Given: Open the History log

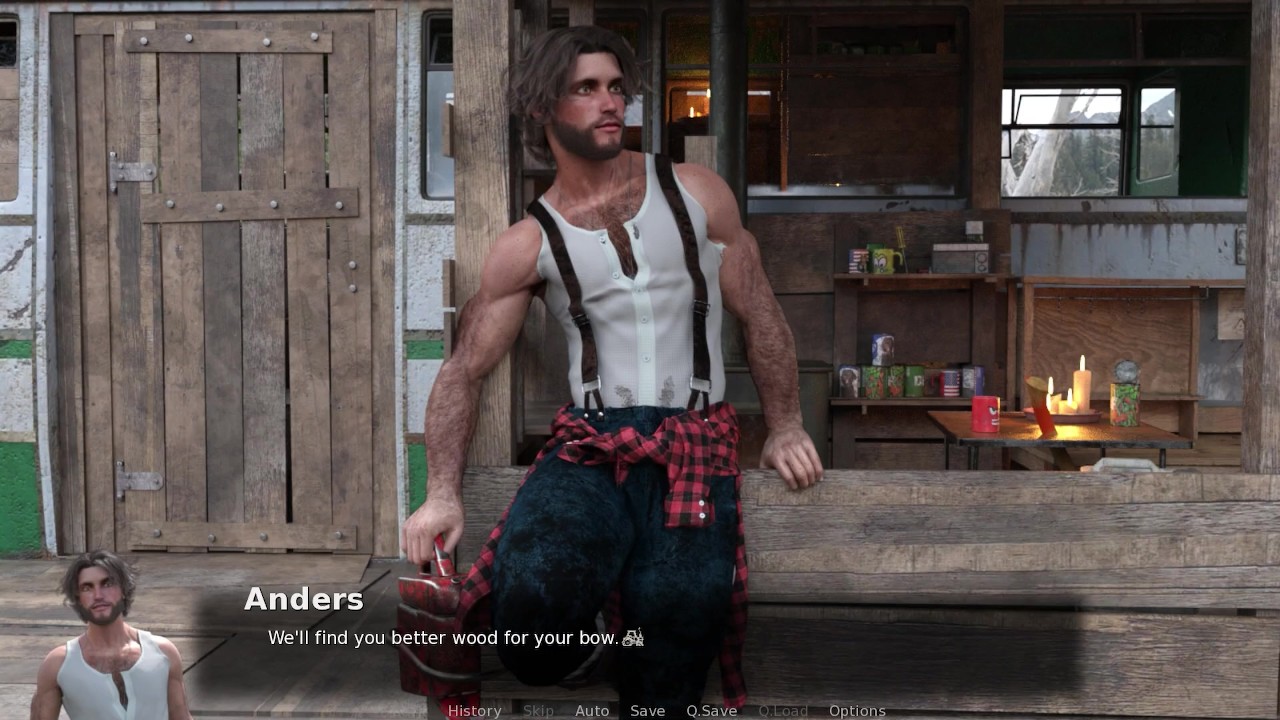Looking at the screenshot, I should click(x=474, y=711).
